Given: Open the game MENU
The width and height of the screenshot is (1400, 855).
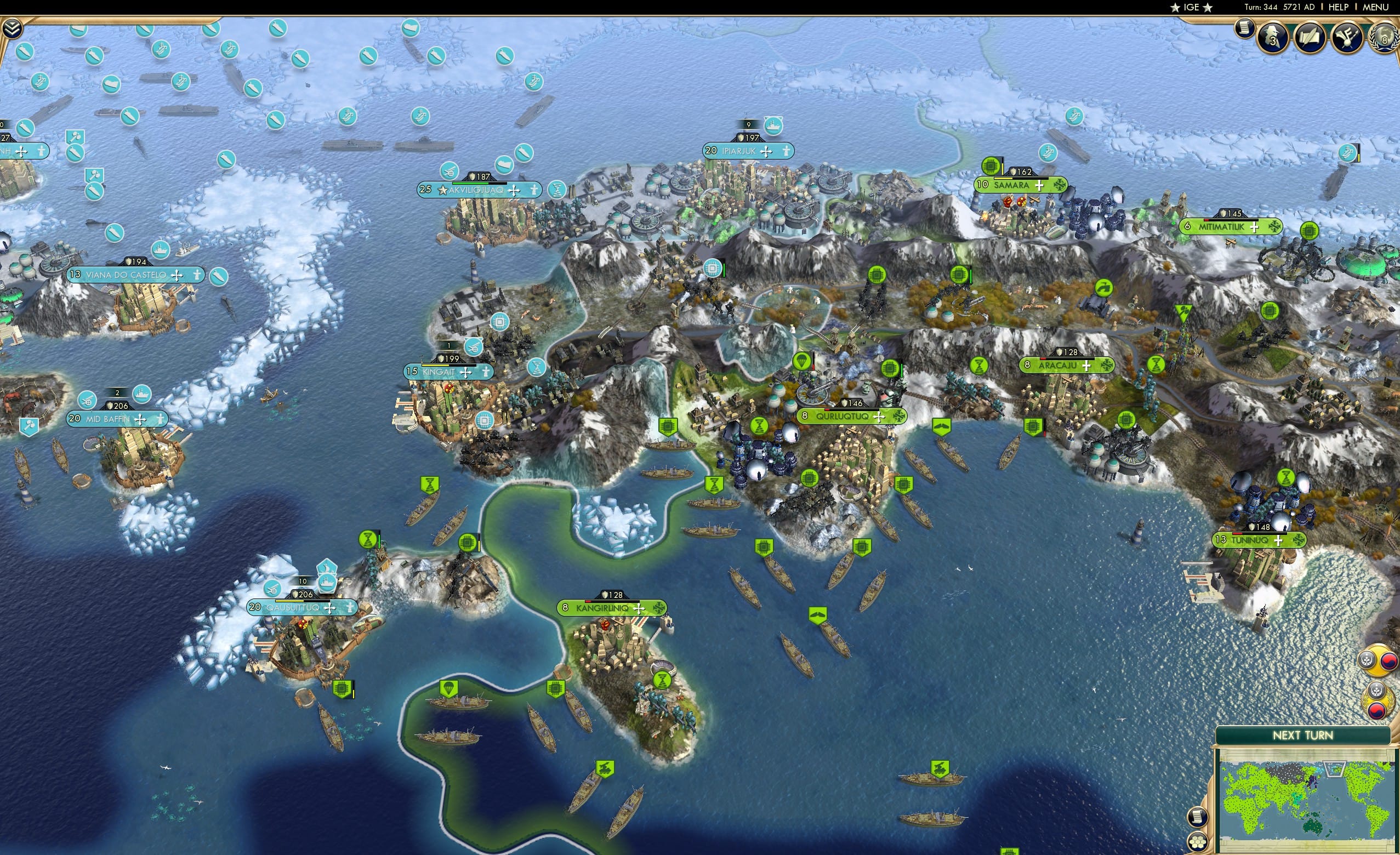Looking at the screenshot, I should (1374, 7).
